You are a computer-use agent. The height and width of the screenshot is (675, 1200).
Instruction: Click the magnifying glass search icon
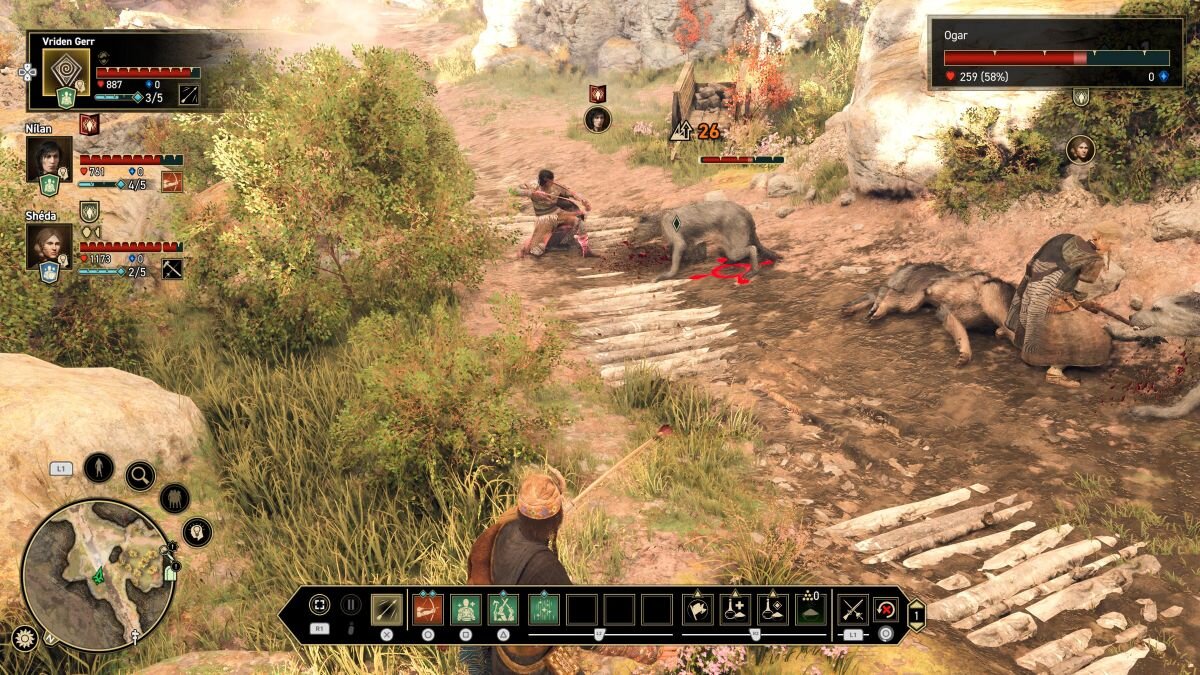[140, 475]
